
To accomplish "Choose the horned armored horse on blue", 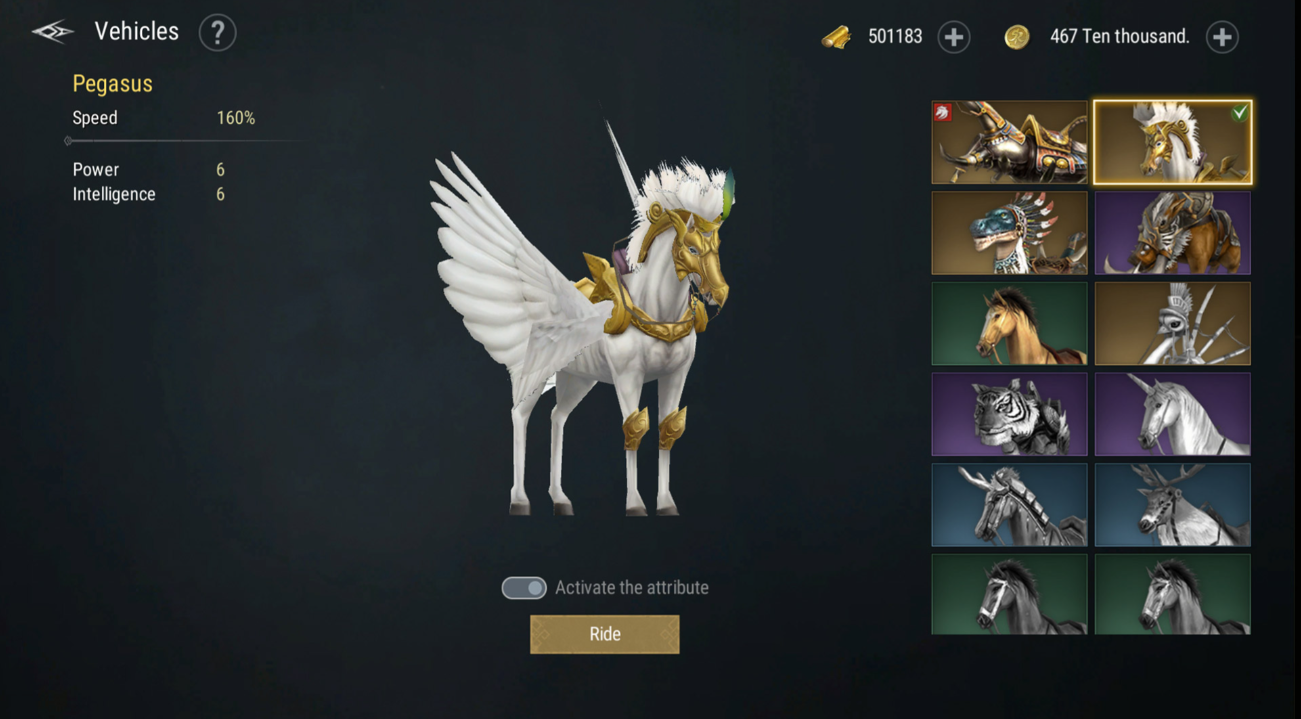I will click(x=1009, y=505).
